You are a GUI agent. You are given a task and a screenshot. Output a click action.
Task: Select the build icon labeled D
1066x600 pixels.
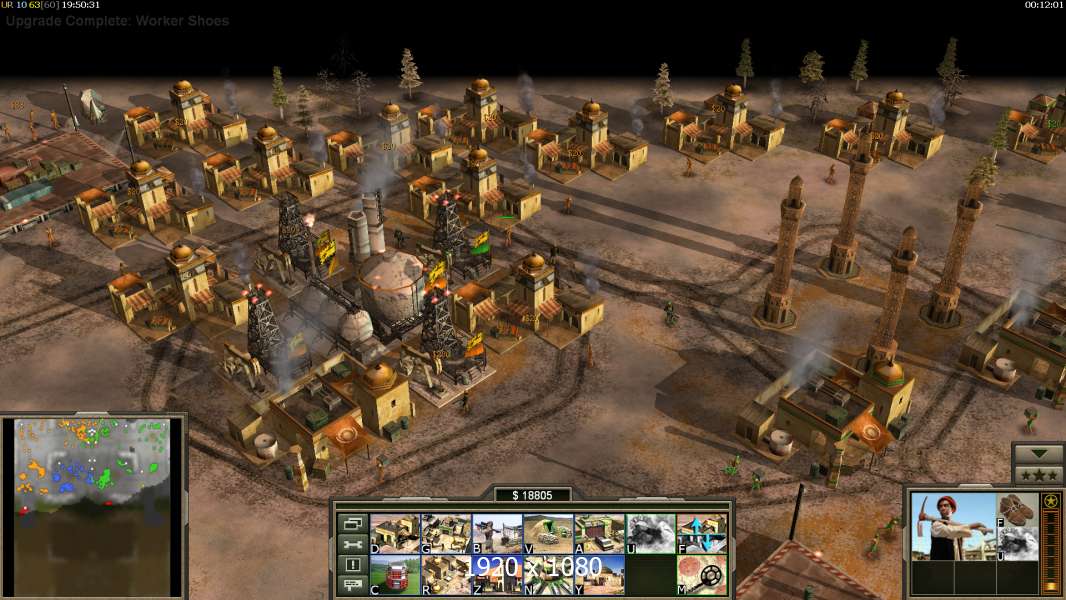pyautogui.click(x=395, y=534)
